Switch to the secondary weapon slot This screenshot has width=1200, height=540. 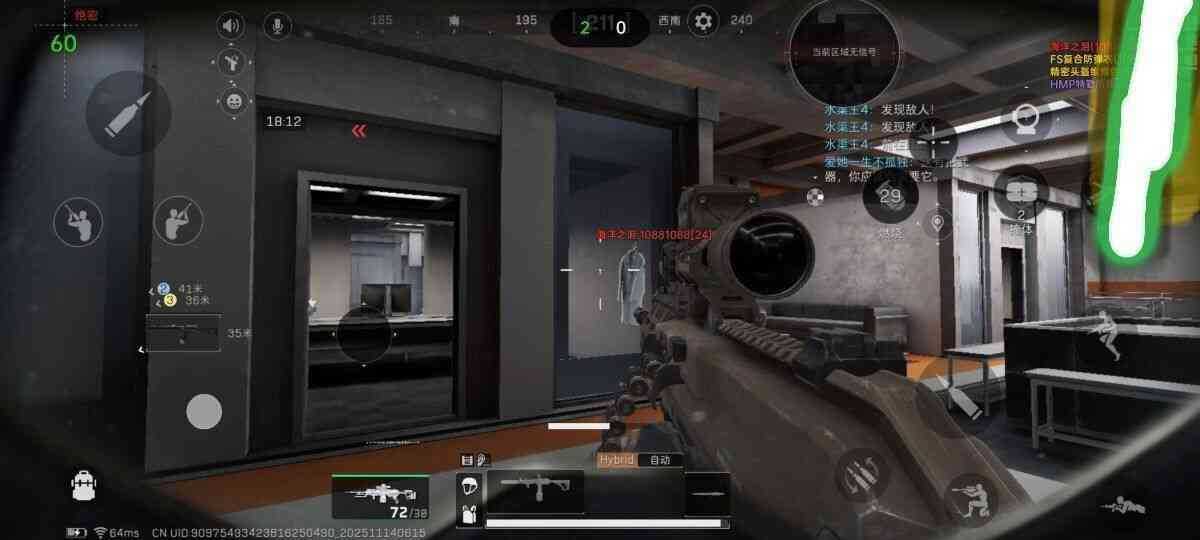(535, 492)
